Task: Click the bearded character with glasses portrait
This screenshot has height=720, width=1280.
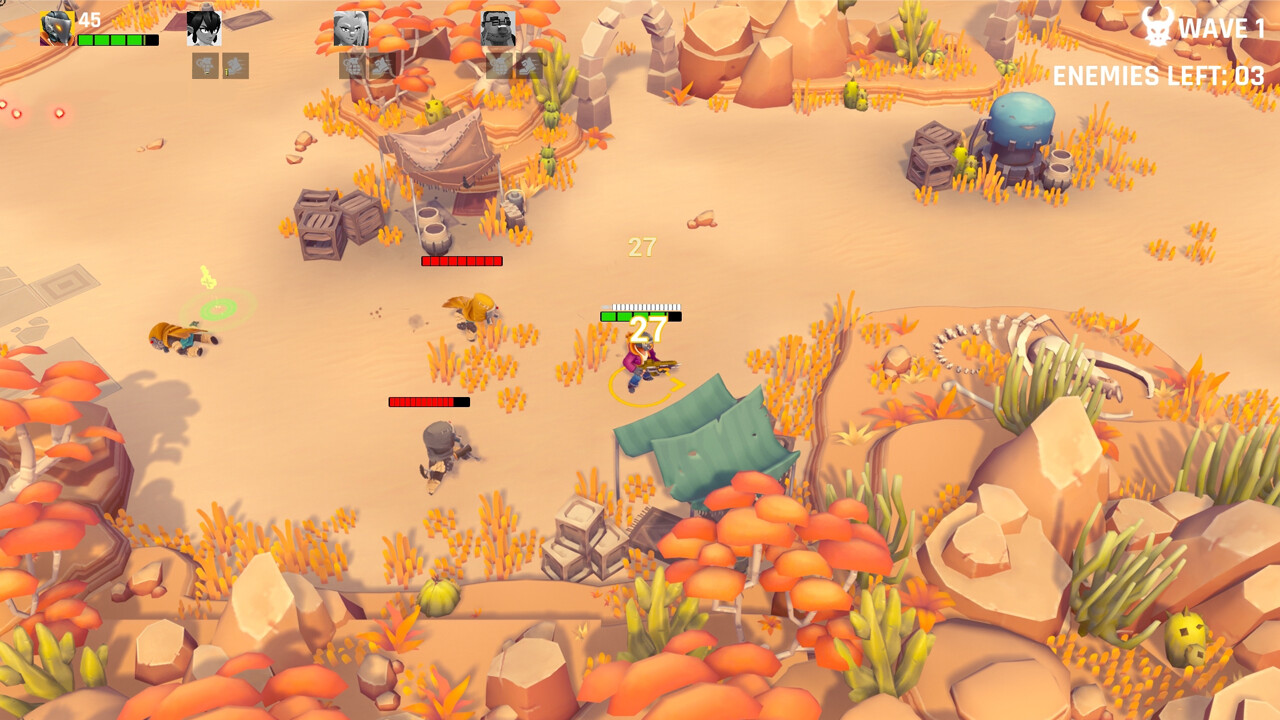Action: tap(496, 28)
